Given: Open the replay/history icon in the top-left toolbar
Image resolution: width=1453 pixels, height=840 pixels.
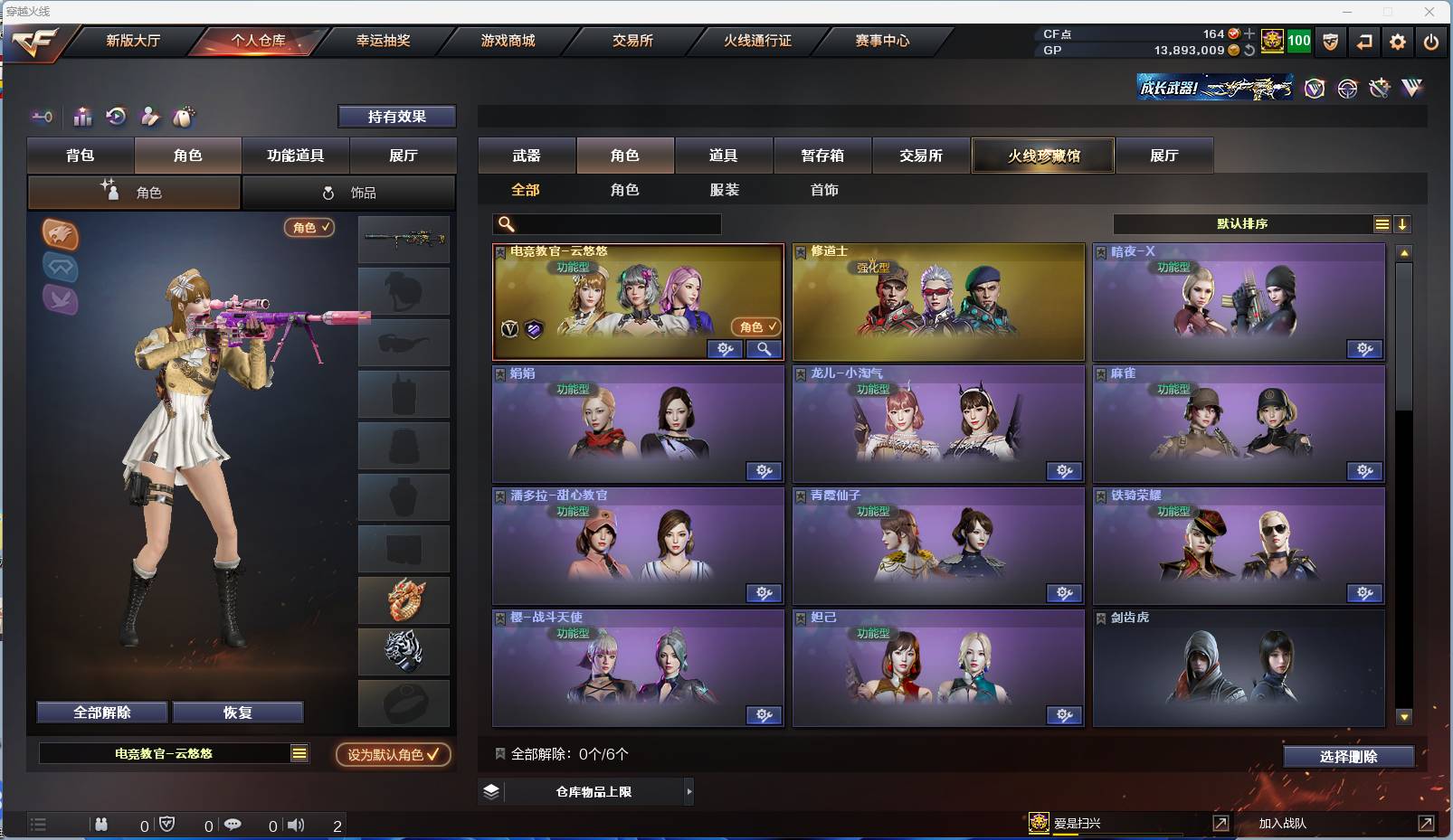Looking at the screenshot, I should pos(116,117).
